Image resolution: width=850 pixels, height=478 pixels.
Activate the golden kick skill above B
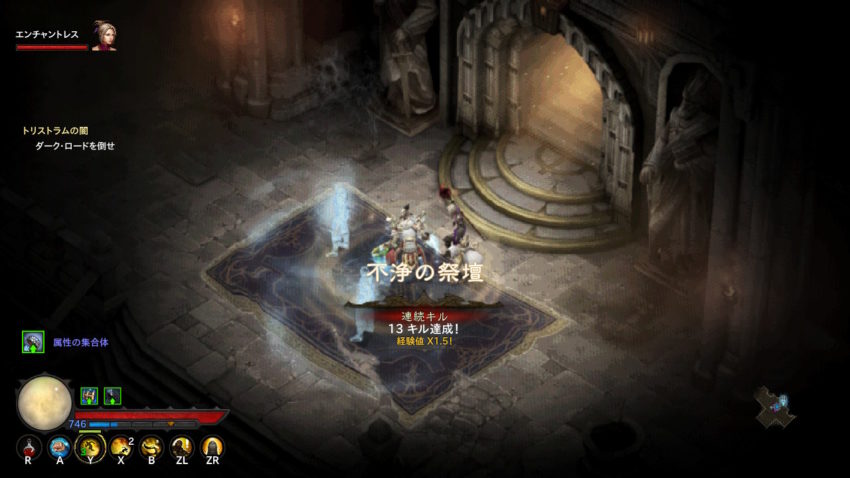(x=151, y=446)
